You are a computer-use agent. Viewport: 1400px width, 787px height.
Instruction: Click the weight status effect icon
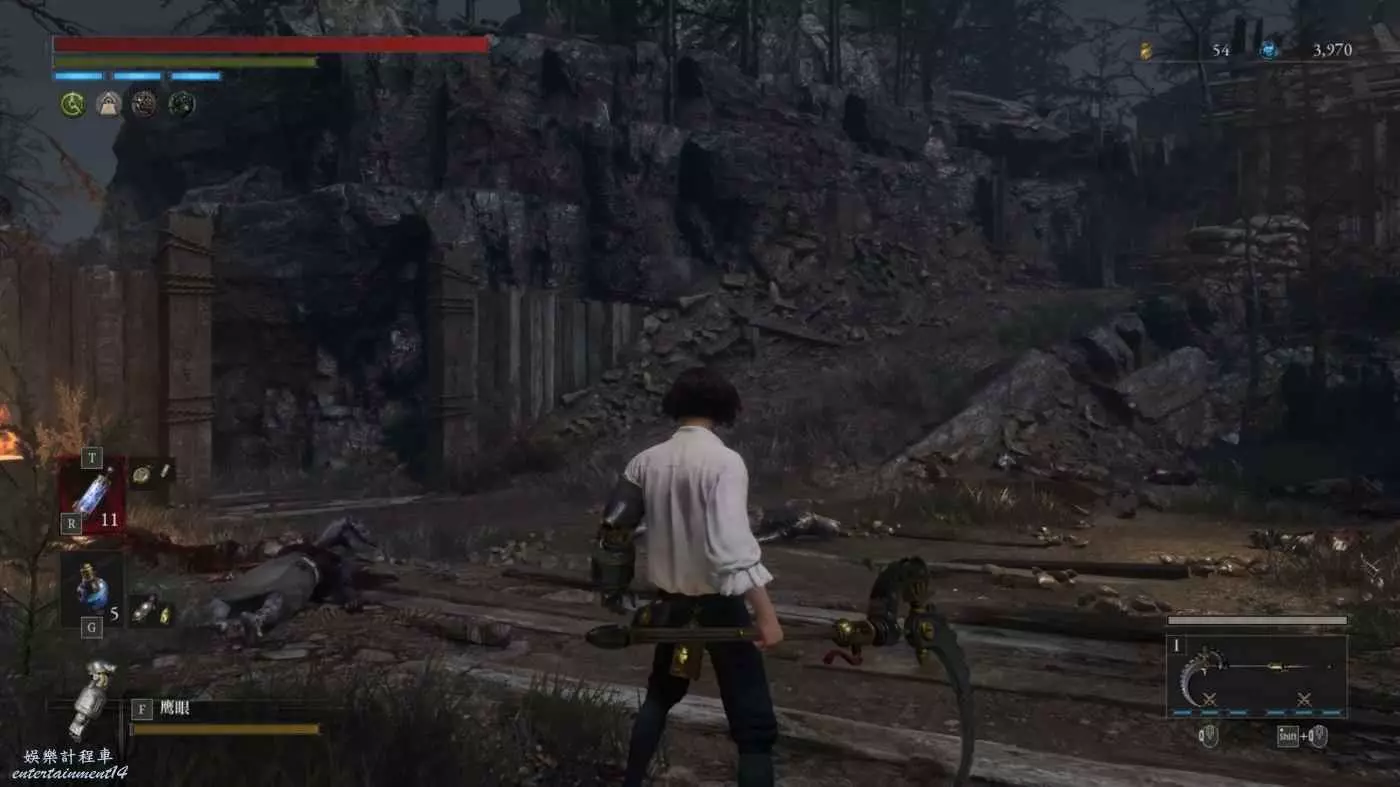tap(108, 103)
